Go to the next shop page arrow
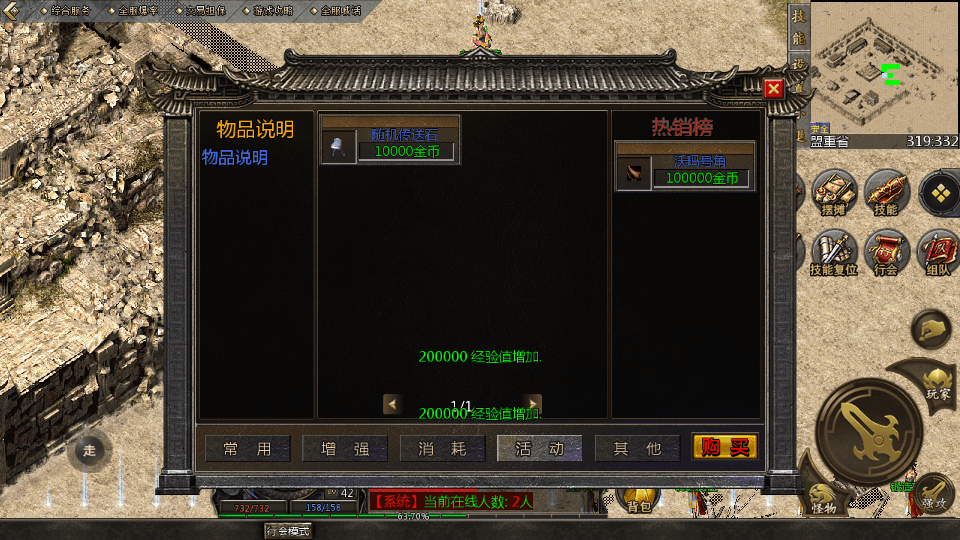 (534, 403)
